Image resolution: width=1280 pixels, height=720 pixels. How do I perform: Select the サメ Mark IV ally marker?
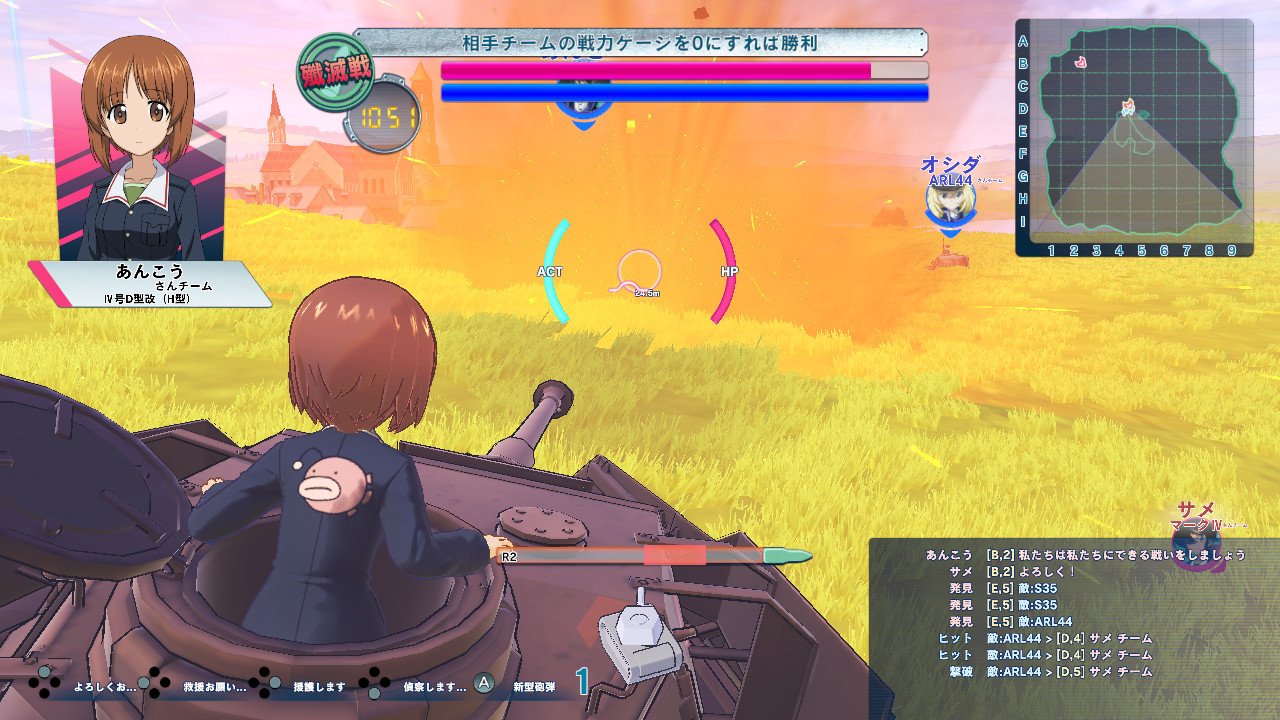click(x=1196, y=540)
